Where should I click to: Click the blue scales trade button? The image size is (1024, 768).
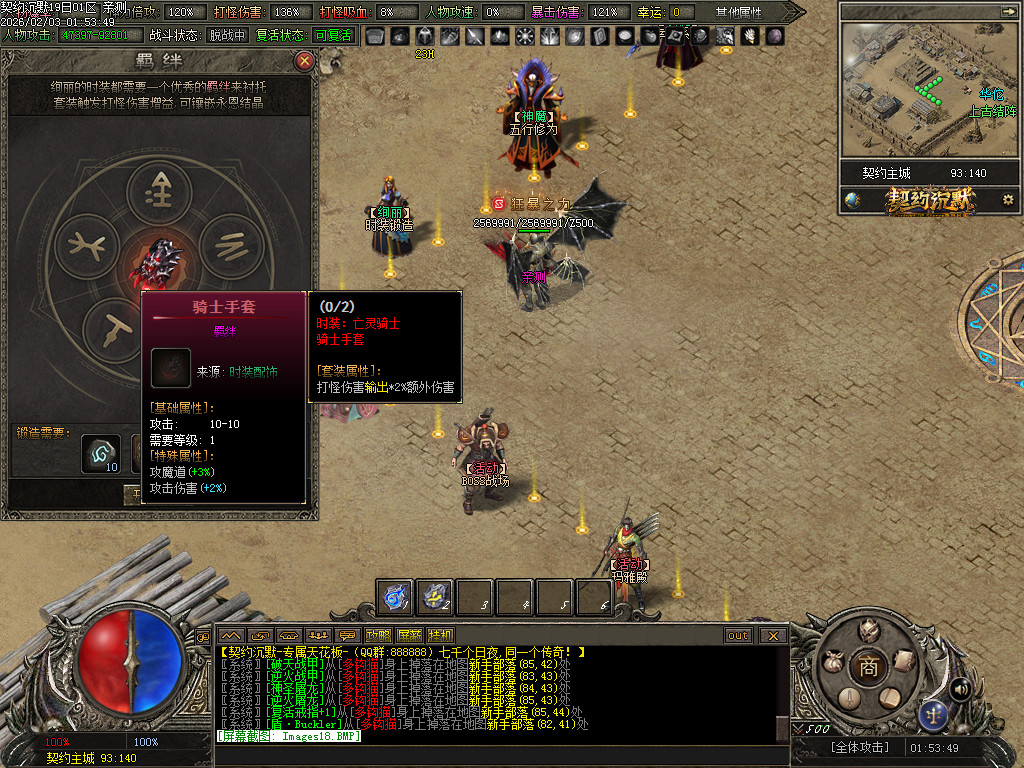pos(934,714)
